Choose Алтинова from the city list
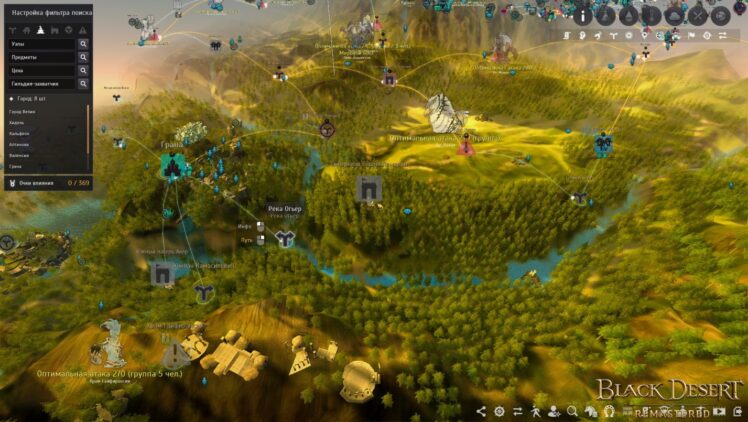This screenshot has width=748, height=422. (19, 145)
